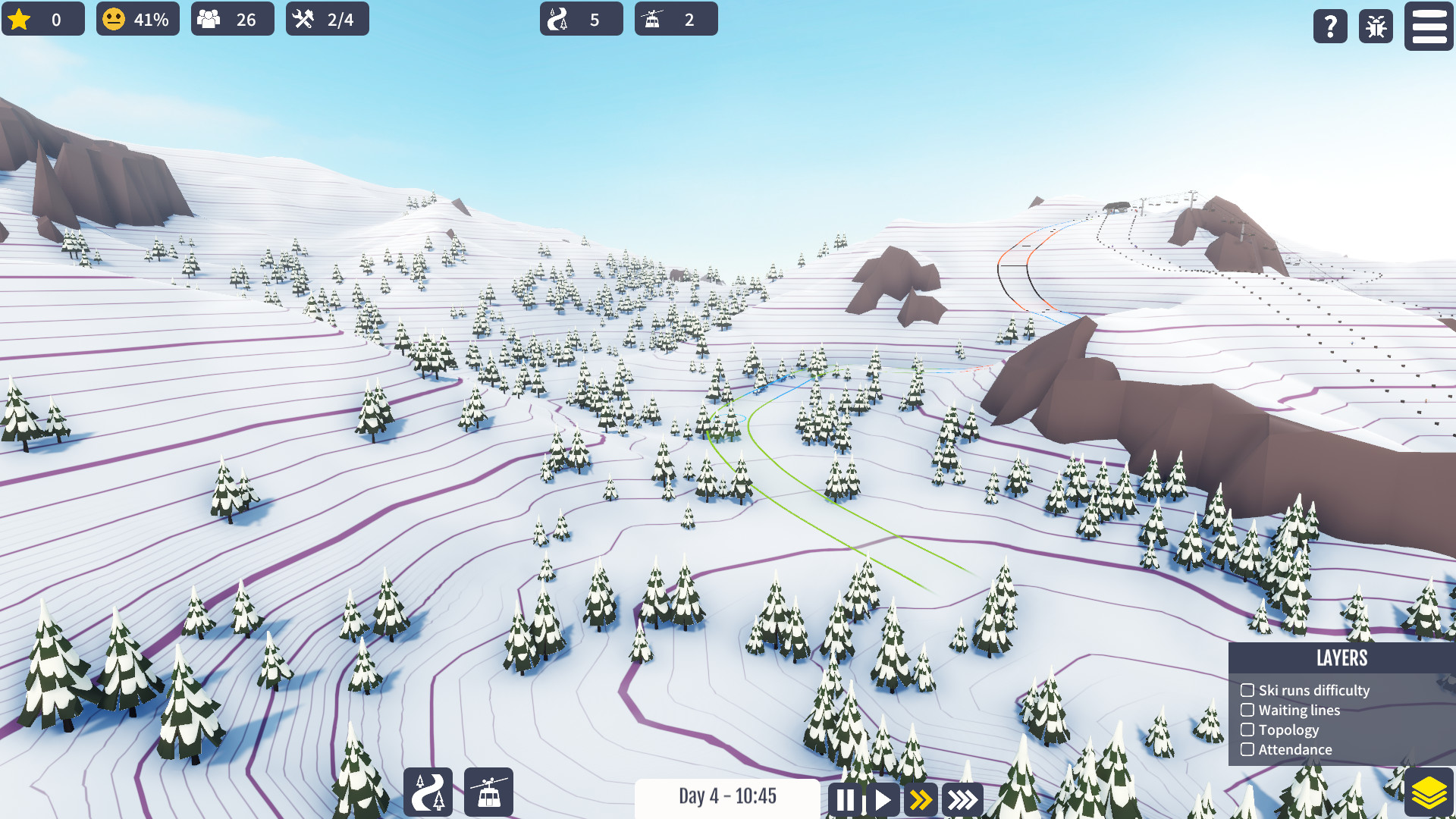The height and width of the screenshot is (819, 1456).
Task: Open the help panel
Action: coord(1330,27)
